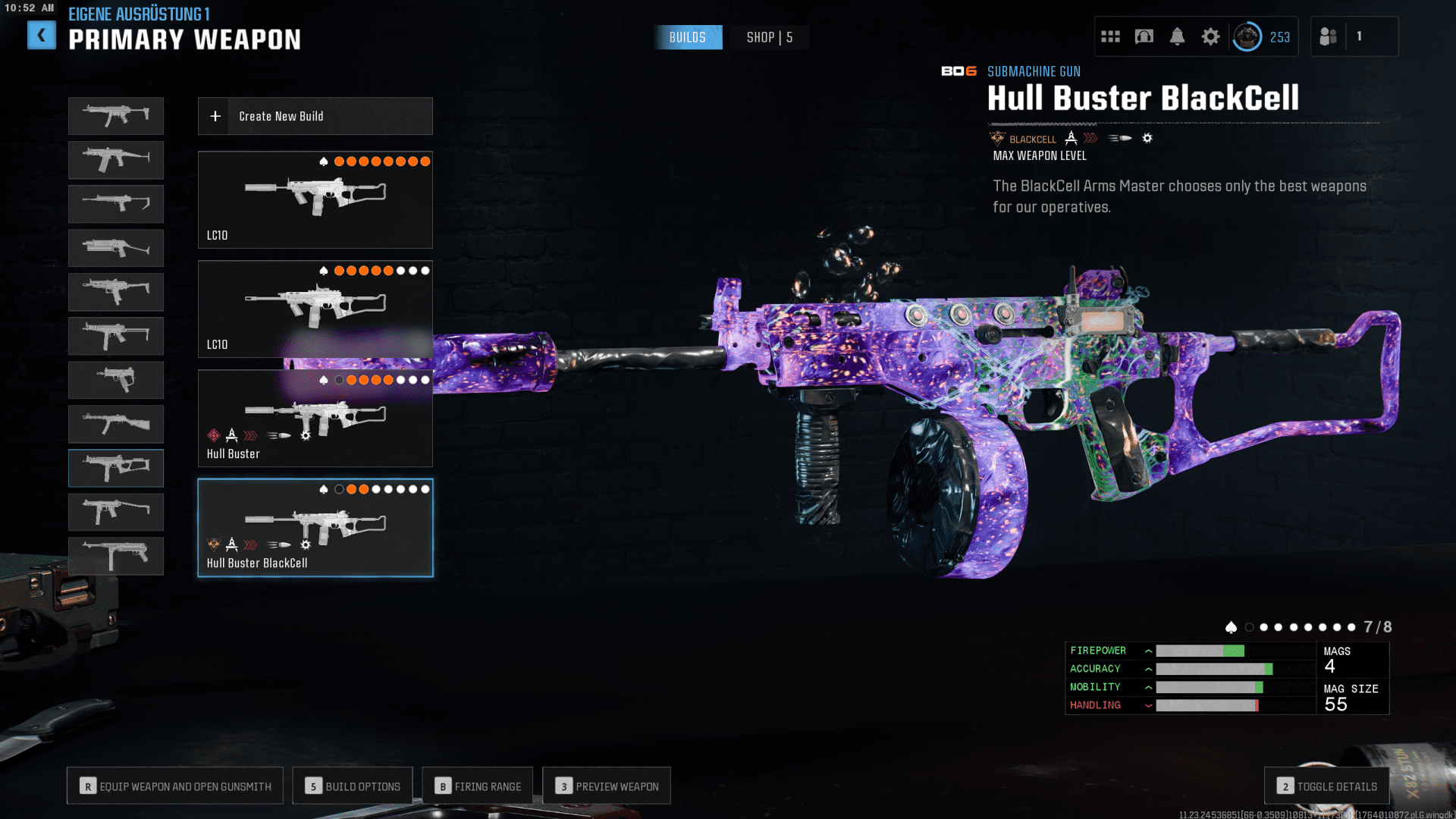The width and height of the screenshot is (1456, 819).
Task: Pick the last weapon thumbnail in list
Action: pyautogui.click(x=116, y=556)
